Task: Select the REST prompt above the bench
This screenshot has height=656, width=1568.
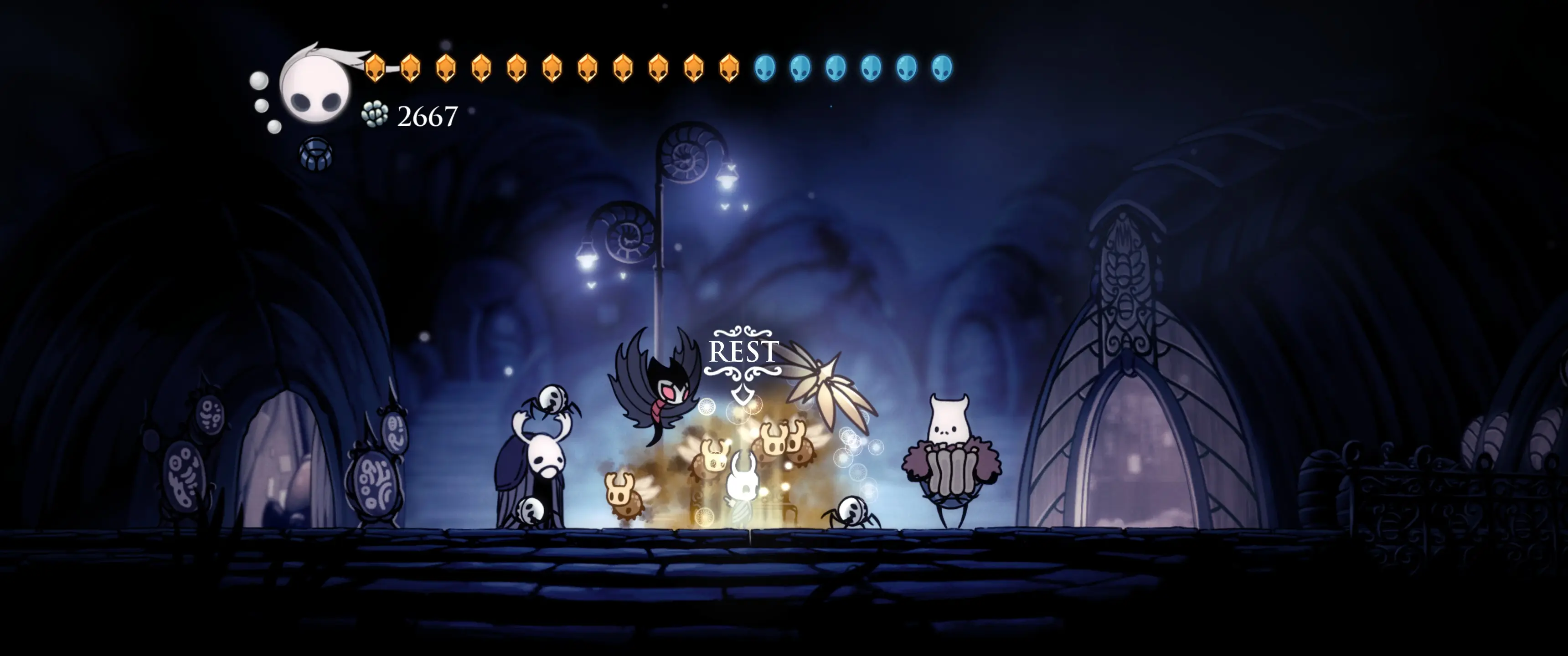Action: click(x=743, y=352)
